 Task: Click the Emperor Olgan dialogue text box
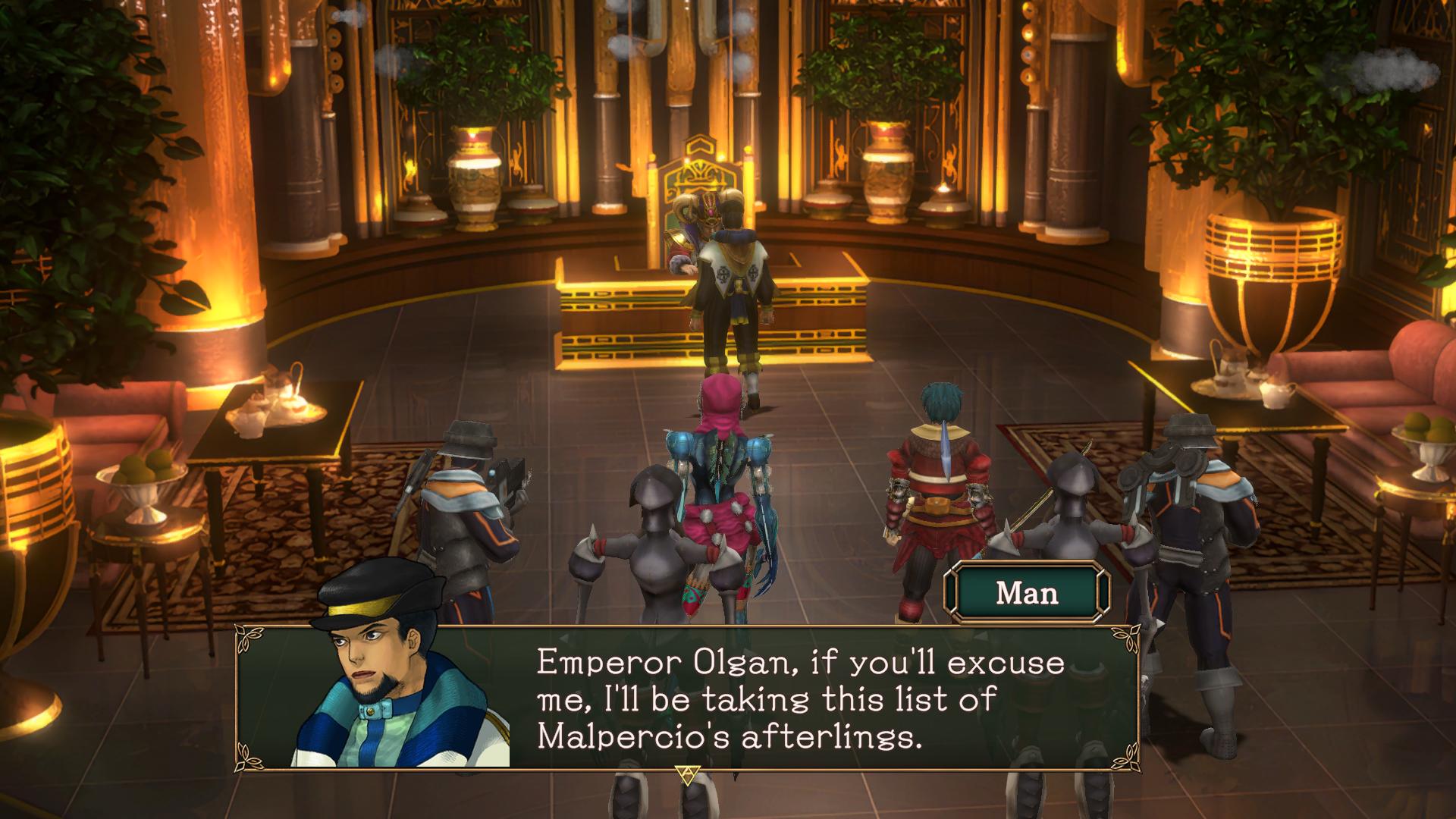click(801, 698)
